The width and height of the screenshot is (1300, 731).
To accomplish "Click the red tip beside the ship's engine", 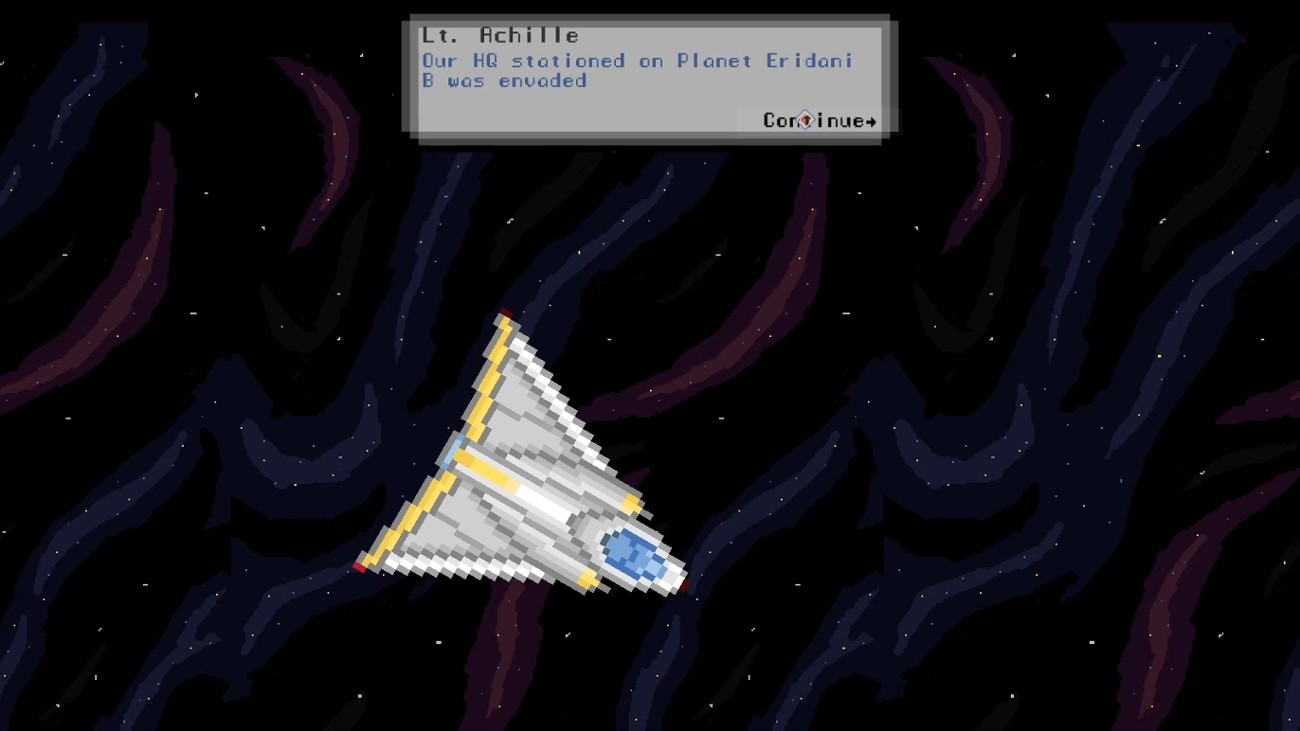I will pyautogui.click(x=682, y=586).
